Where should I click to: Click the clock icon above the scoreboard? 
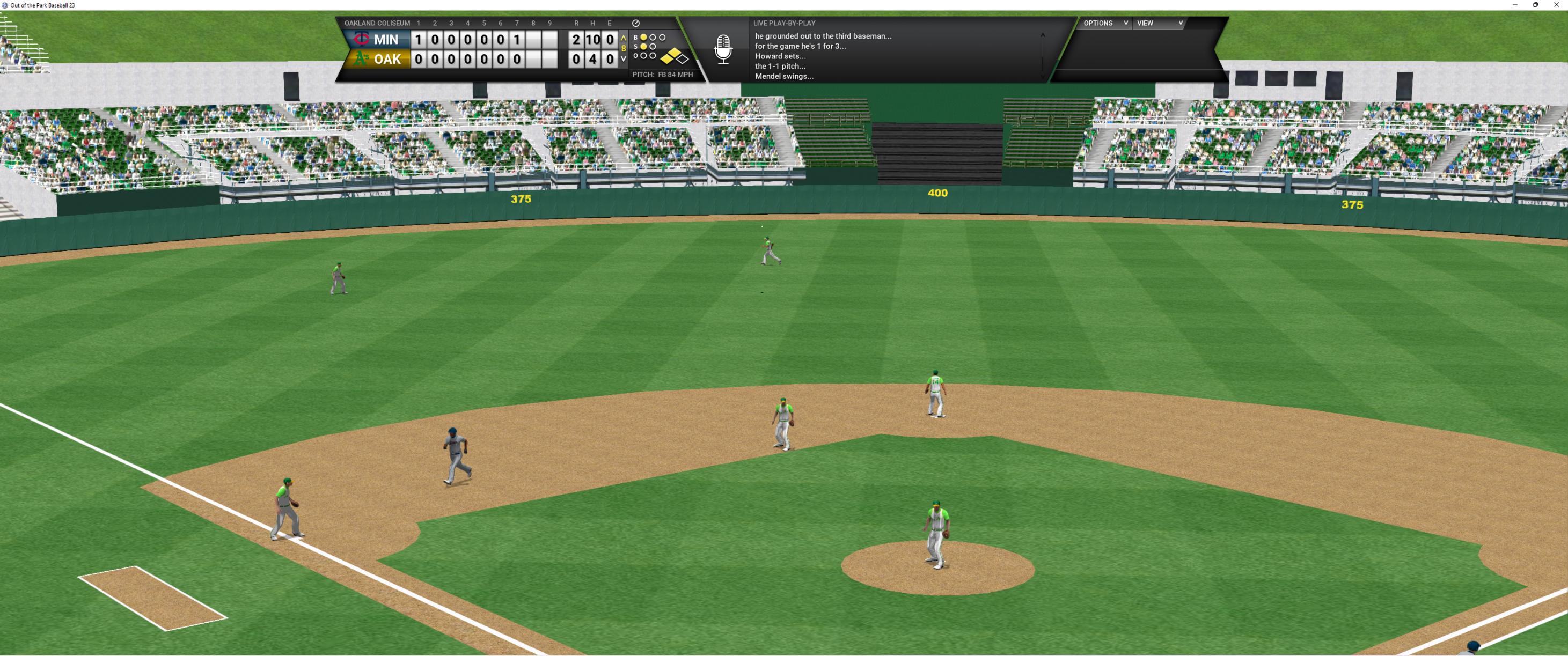point(635,23)
